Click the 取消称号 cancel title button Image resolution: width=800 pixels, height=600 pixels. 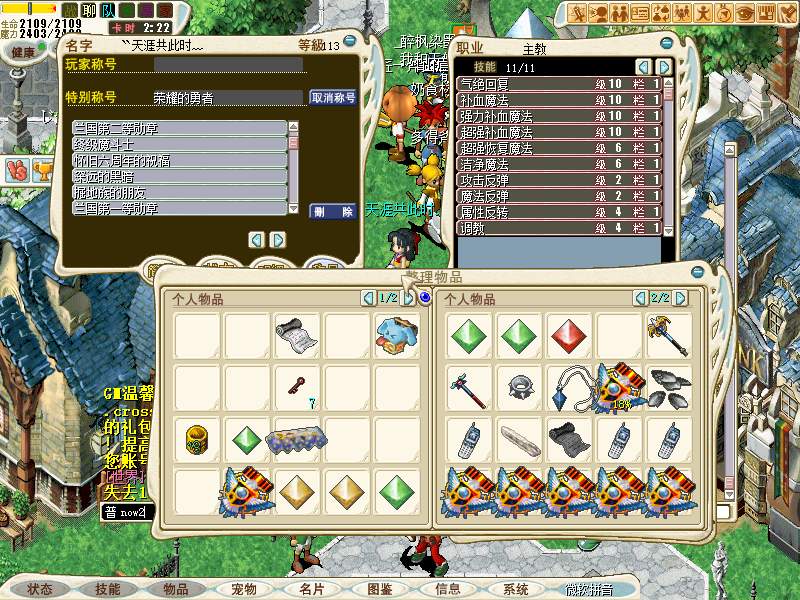coord(334,98)
